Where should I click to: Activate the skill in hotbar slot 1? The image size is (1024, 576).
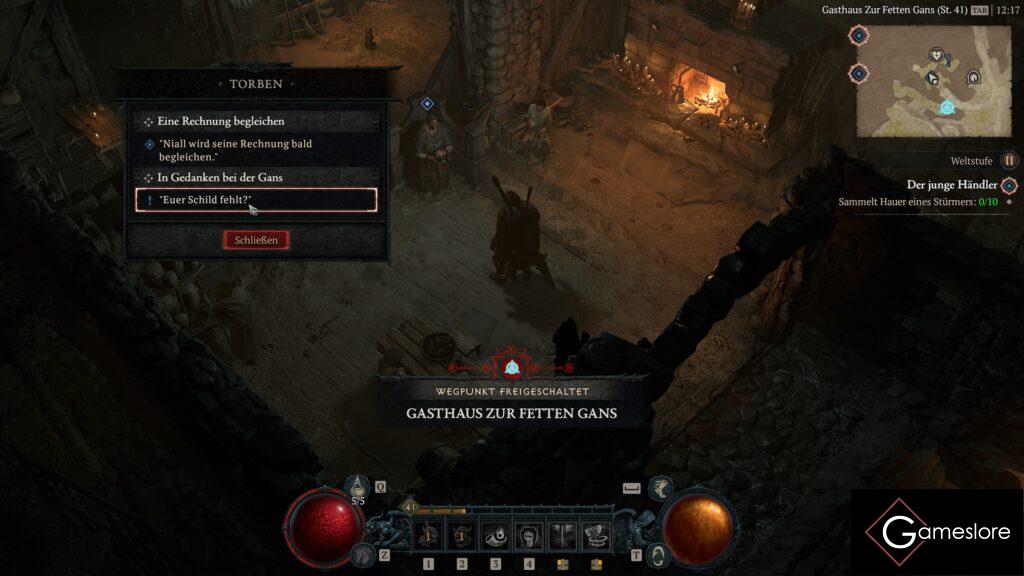tap(429, 536)
